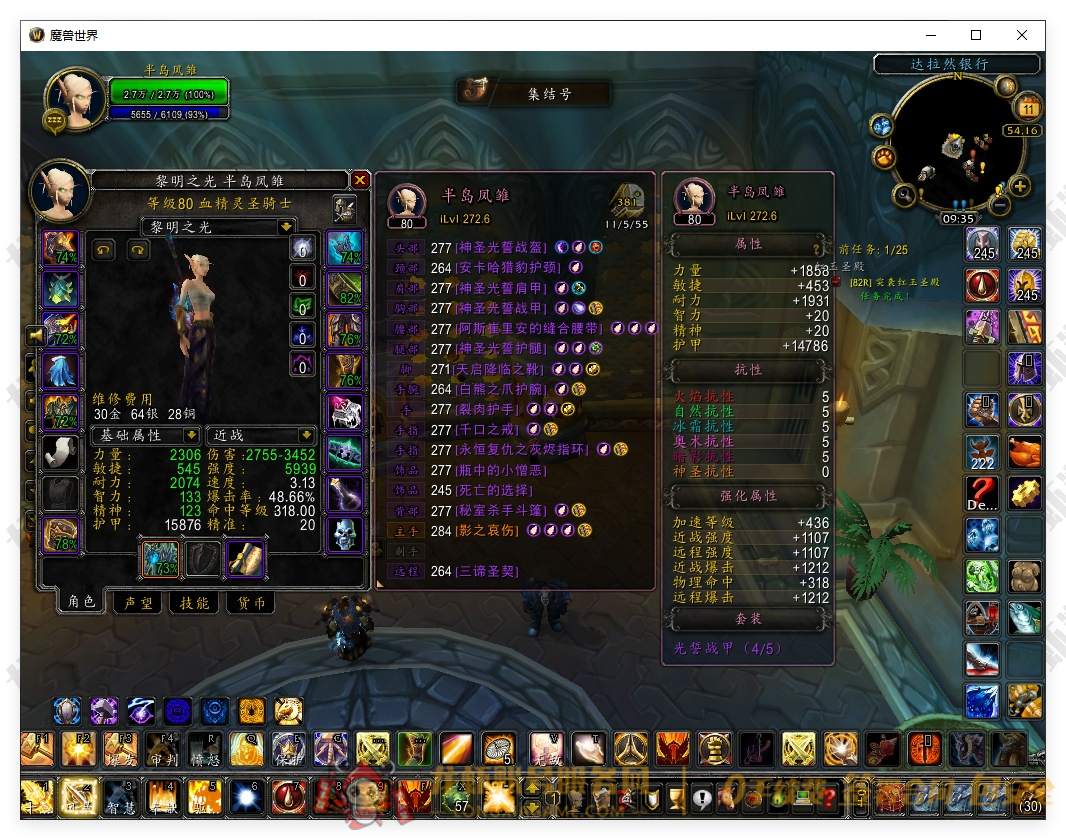Screen dimensions: 1066x840
Task: Close the character info panel
Action: [x=360, y=180]
